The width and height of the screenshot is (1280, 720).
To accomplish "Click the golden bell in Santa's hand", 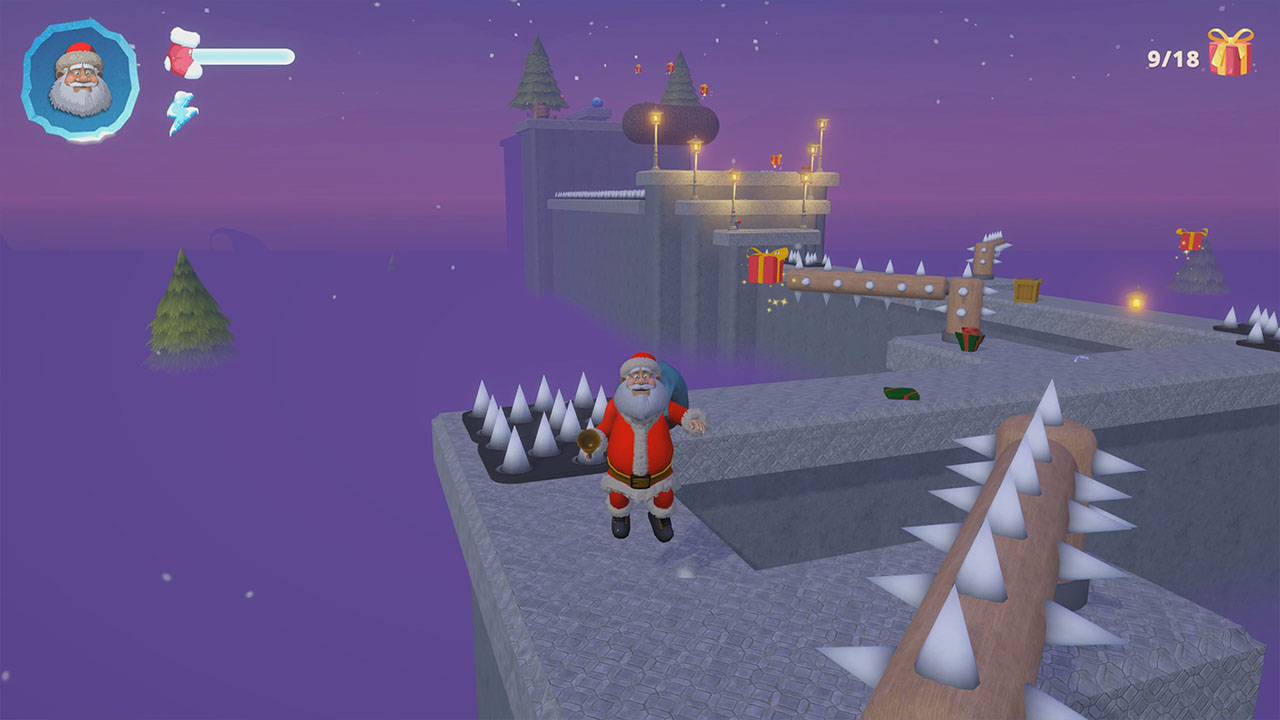I will click(x=588, y=440).
